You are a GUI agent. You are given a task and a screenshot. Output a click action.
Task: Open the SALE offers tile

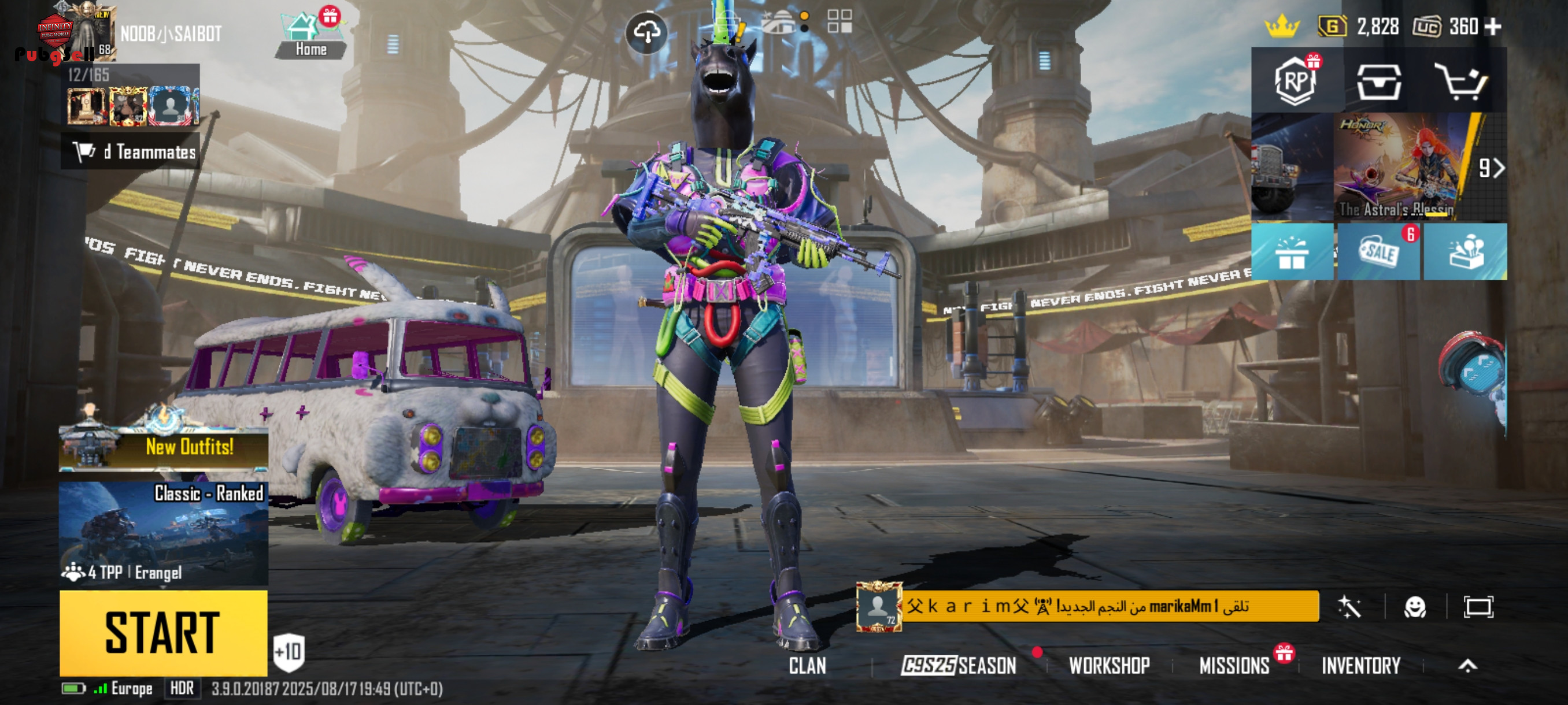click(1378, 252)
